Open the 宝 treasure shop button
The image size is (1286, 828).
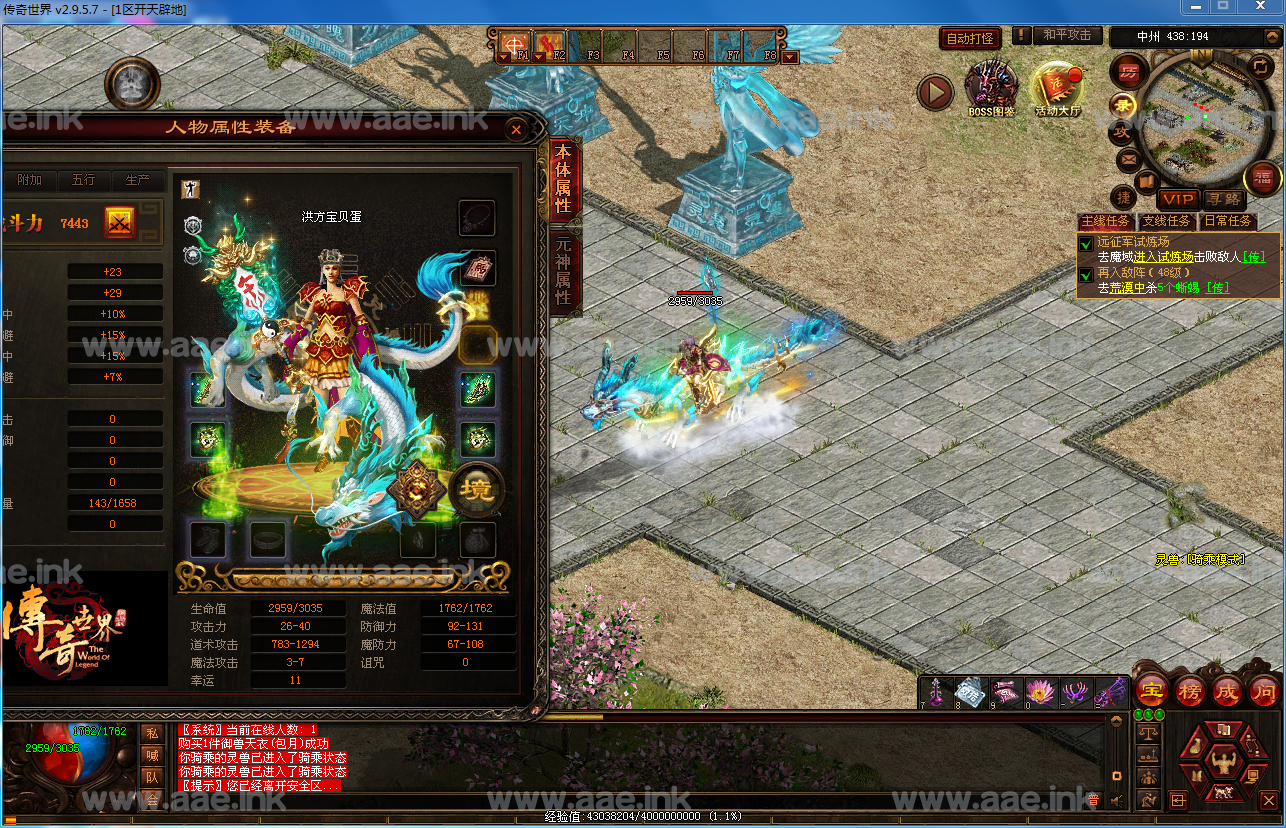click(1151, 690)
